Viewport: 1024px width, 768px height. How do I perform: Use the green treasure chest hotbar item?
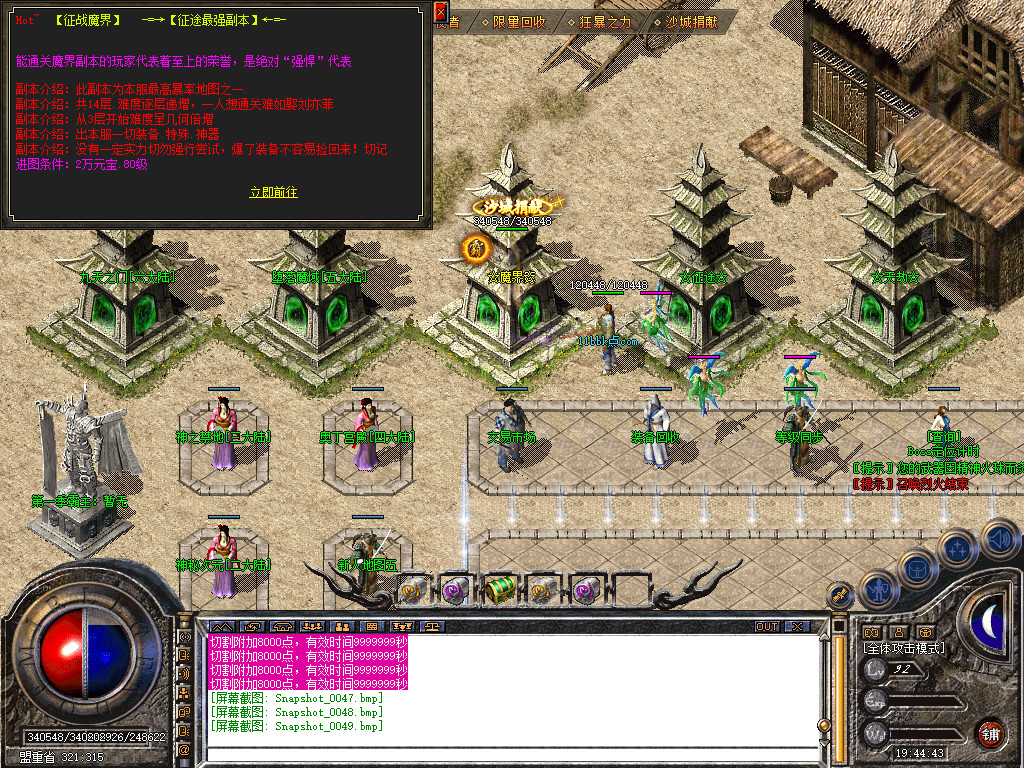(x=498, y=591)
